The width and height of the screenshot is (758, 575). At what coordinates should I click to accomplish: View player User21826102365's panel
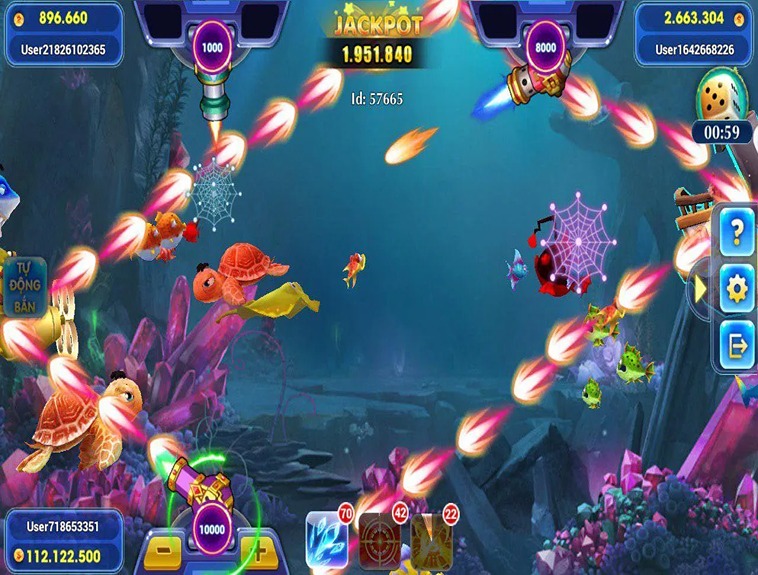pos(63,33)
